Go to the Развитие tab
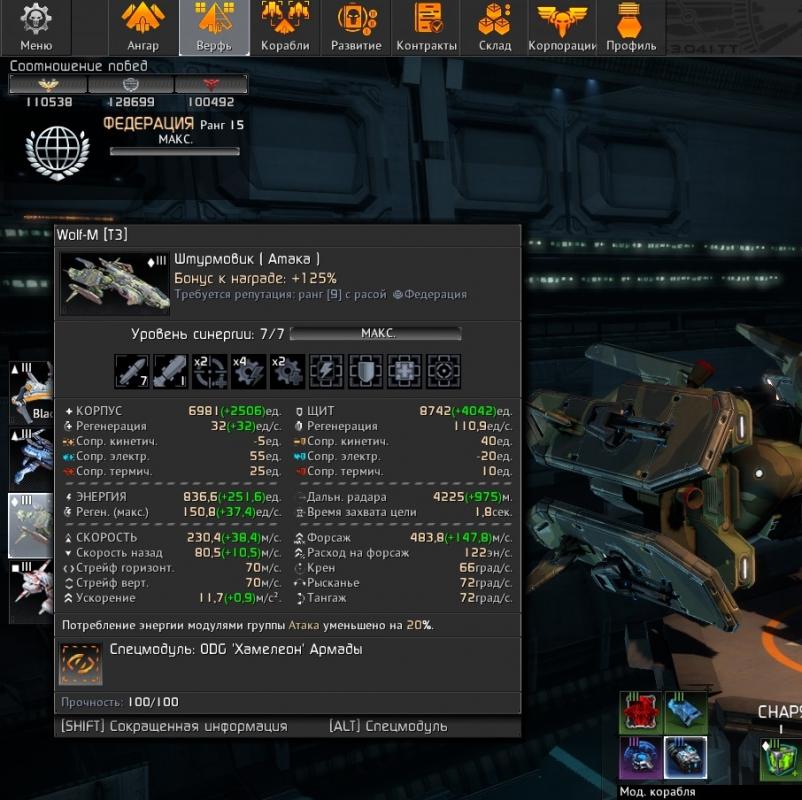This screenshot has width=802, height=800. (x=356, y=27)
